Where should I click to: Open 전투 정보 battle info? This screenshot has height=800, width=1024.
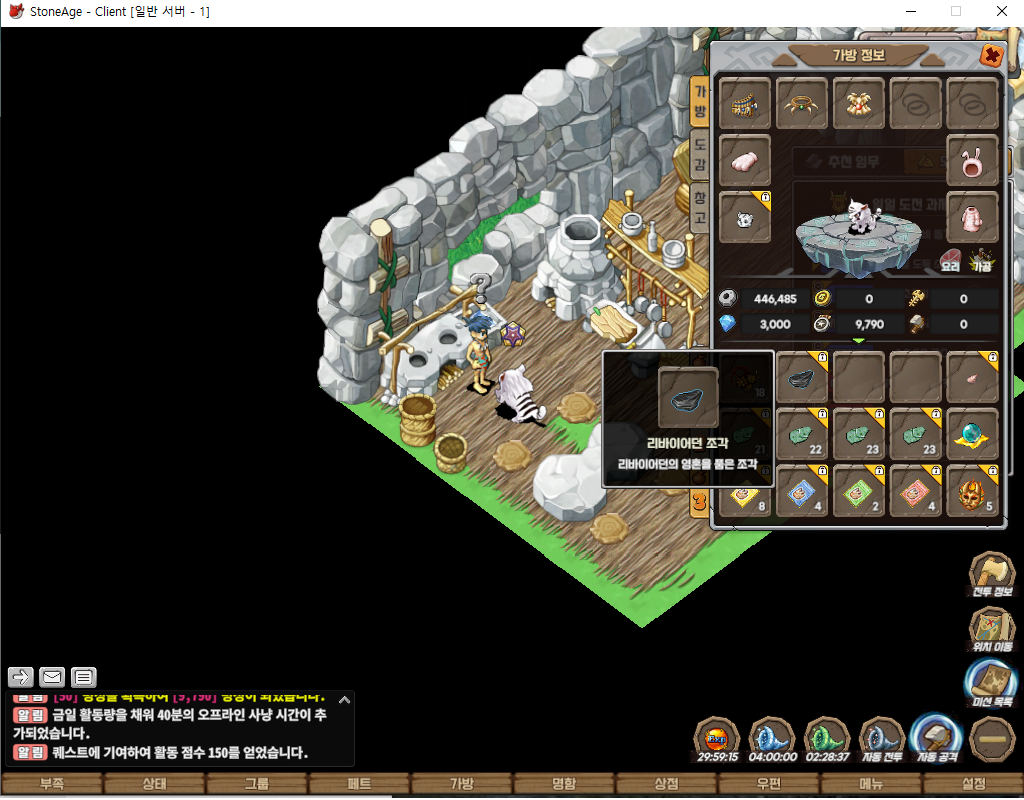click(x=992, y=574)
